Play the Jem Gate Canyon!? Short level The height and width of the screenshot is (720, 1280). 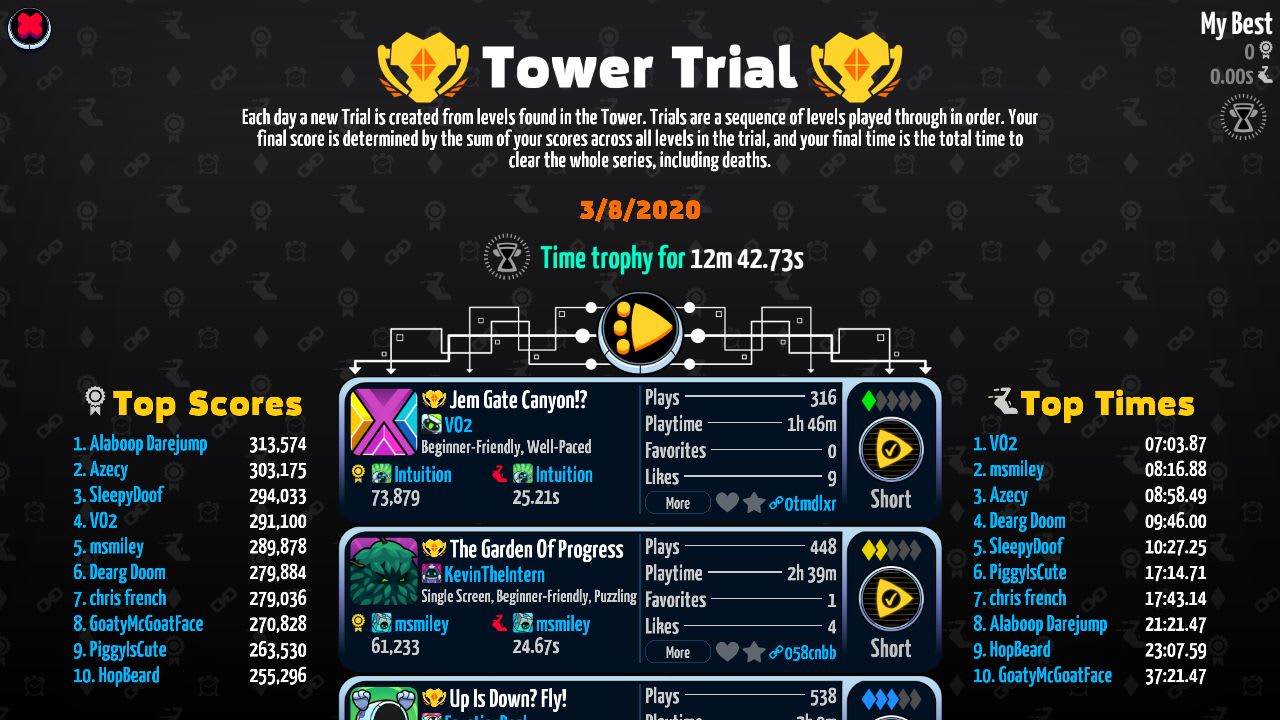coord(891,449)
